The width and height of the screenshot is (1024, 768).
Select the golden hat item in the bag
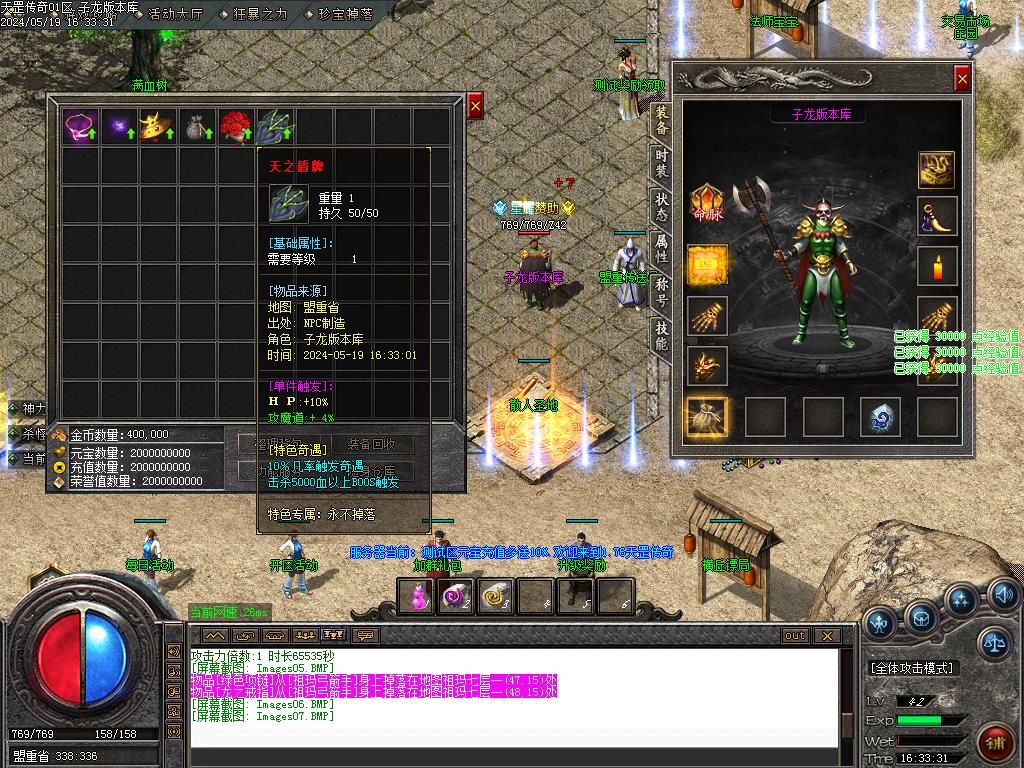point(157,127)
